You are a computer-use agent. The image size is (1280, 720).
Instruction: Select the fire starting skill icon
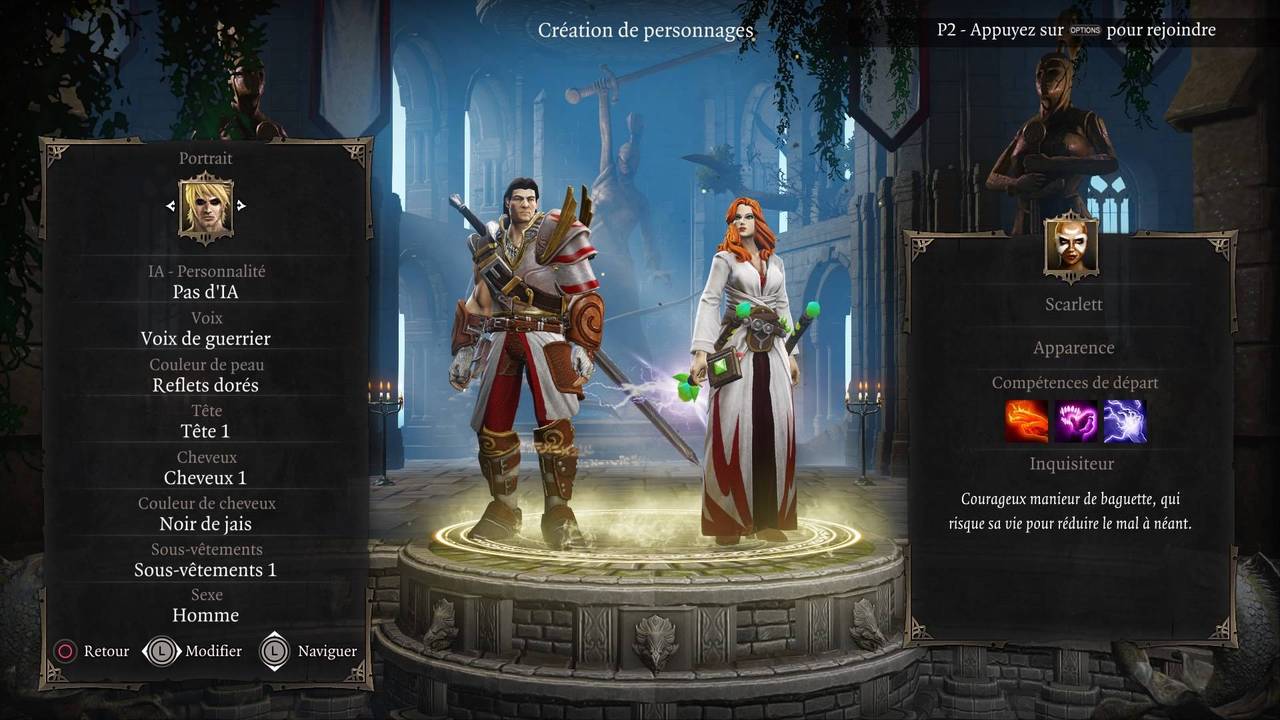click(1026, 421)
